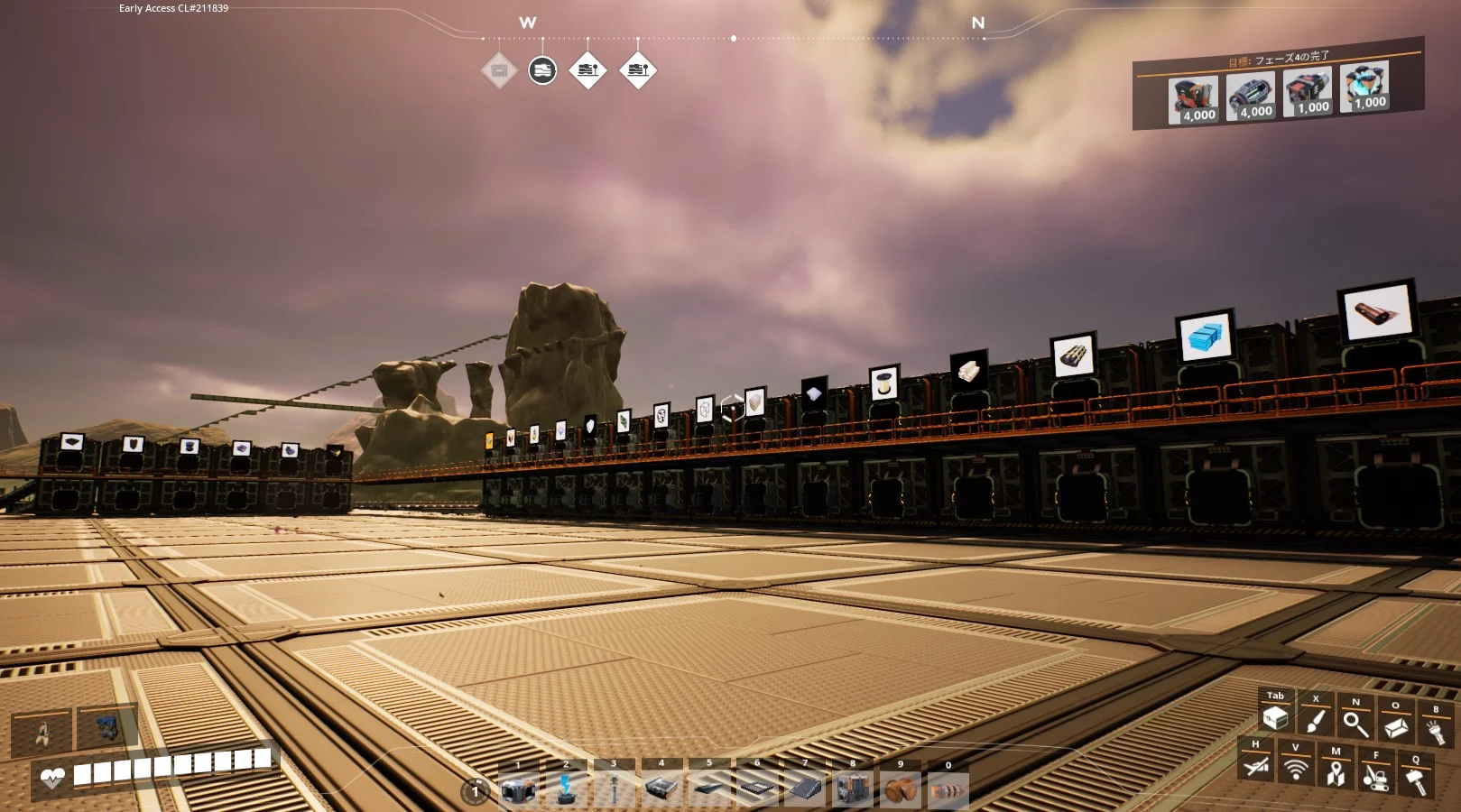Viewport: 1461px width, 812px height.
Task: Open the Phase 4 objective tracker panel
Action: [x=1278, y=84]
